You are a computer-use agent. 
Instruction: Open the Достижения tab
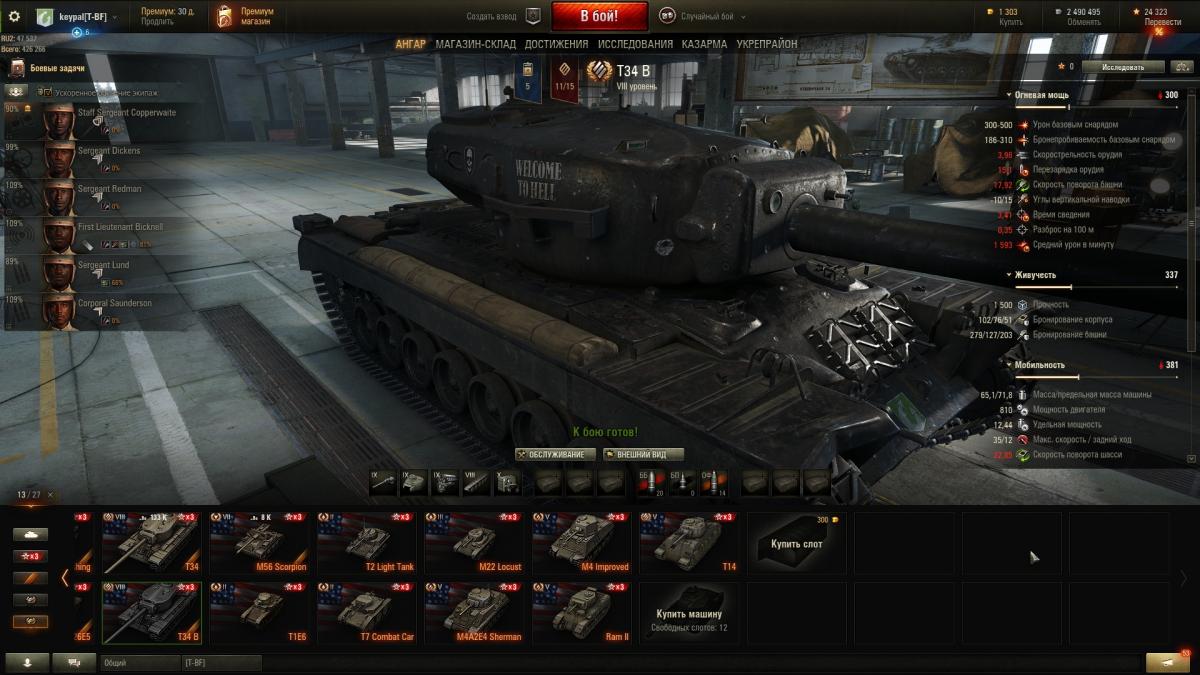click(x=556, y=45)
